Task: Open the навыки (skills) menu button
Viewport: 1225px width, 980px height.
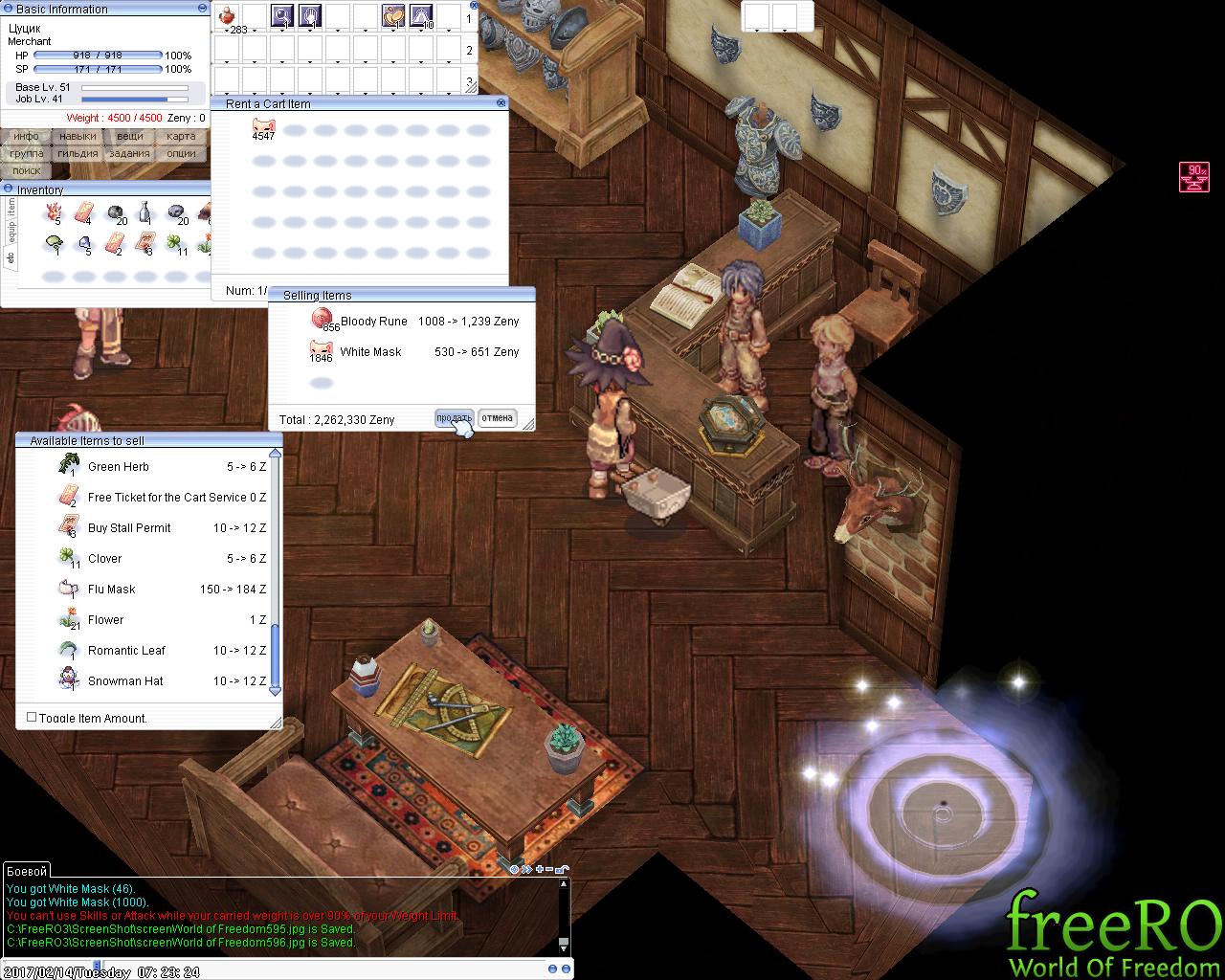Action: (x=78, y=137)
